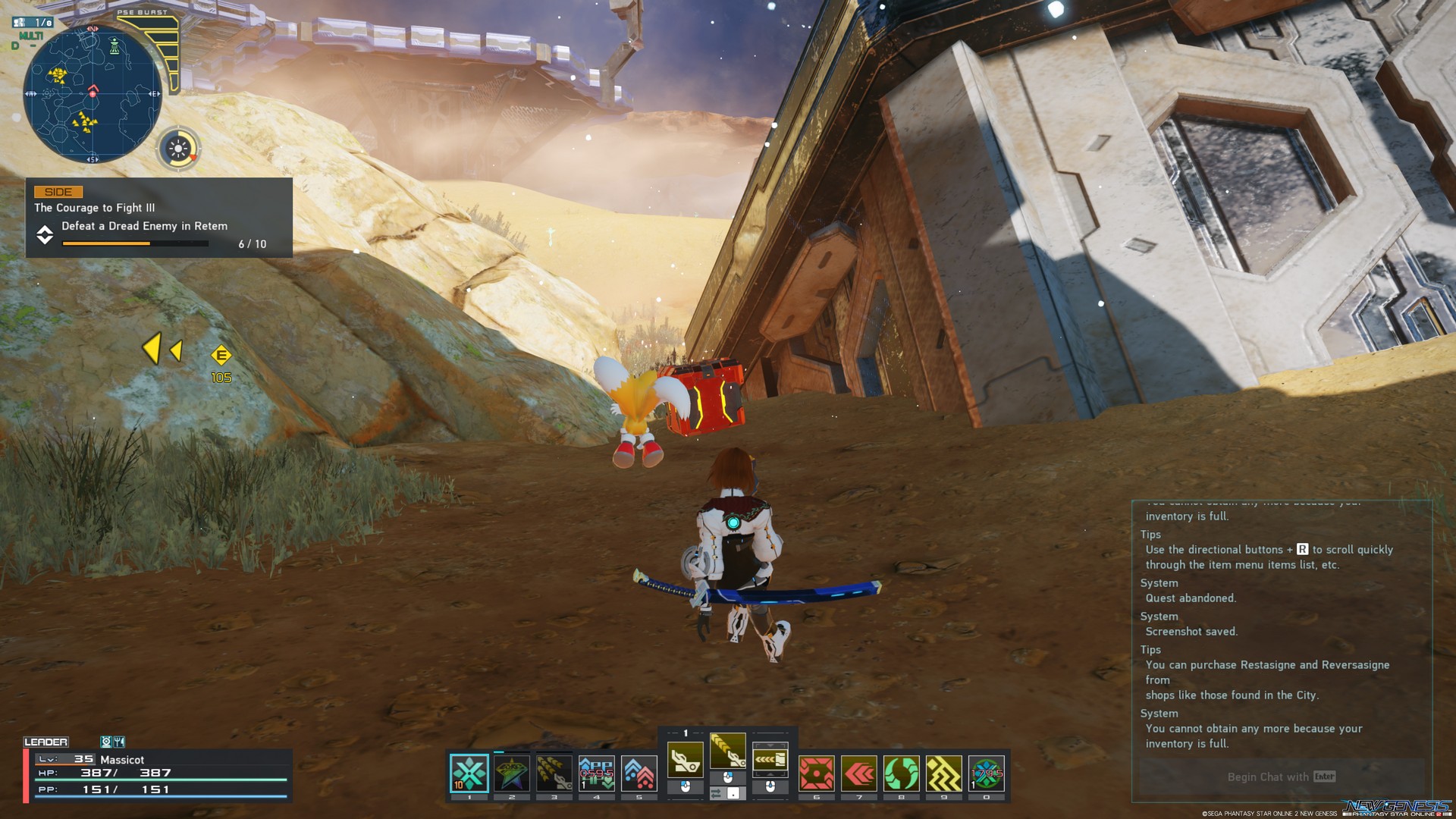Viewport: 1456px width, 819px height.
Task: Activate the blue and red up-arrows buff slot
Action: [639, 773]
